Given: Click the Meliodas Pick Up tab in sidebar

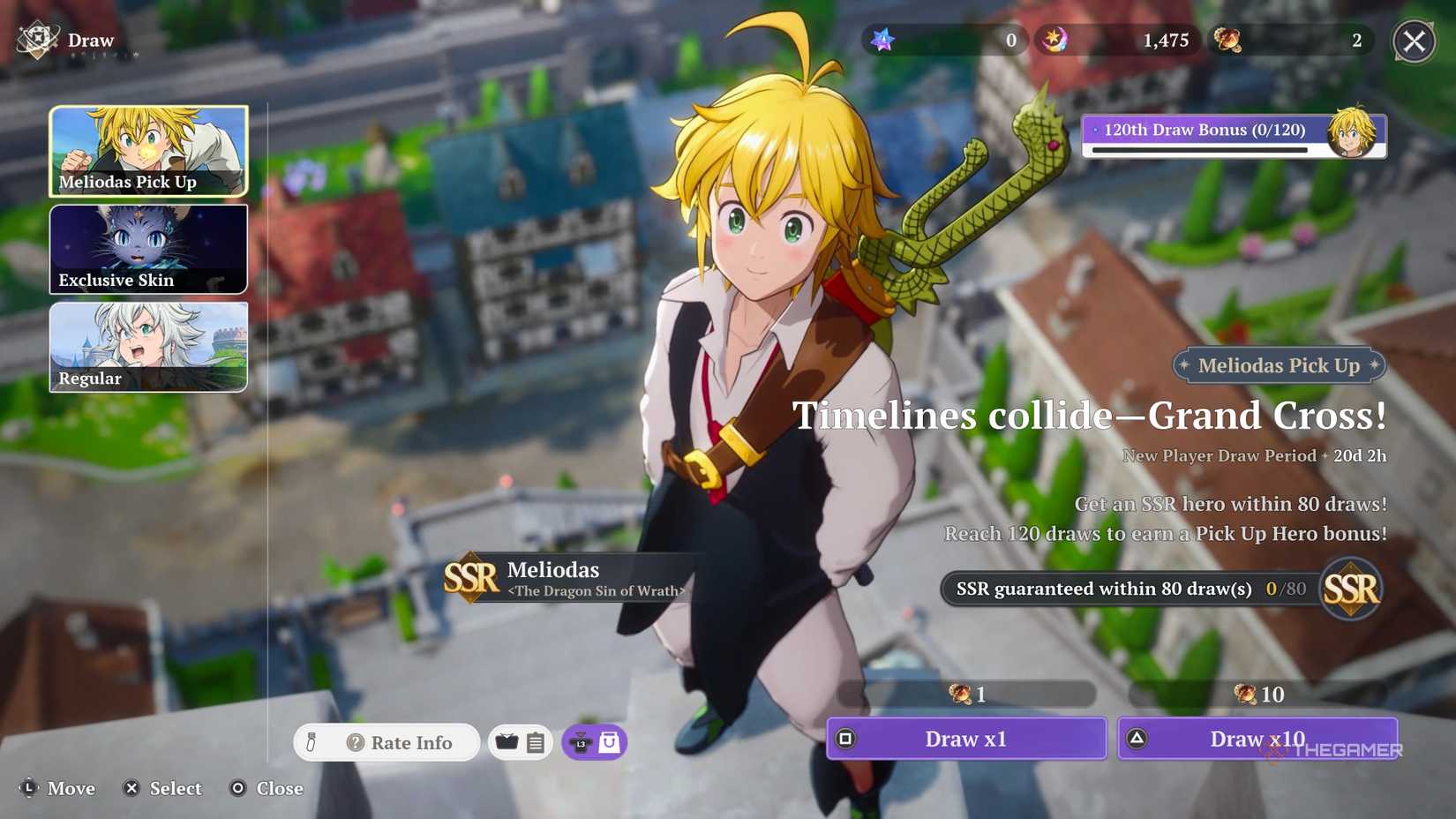Looking at the screenshot, I should (148, 151).
